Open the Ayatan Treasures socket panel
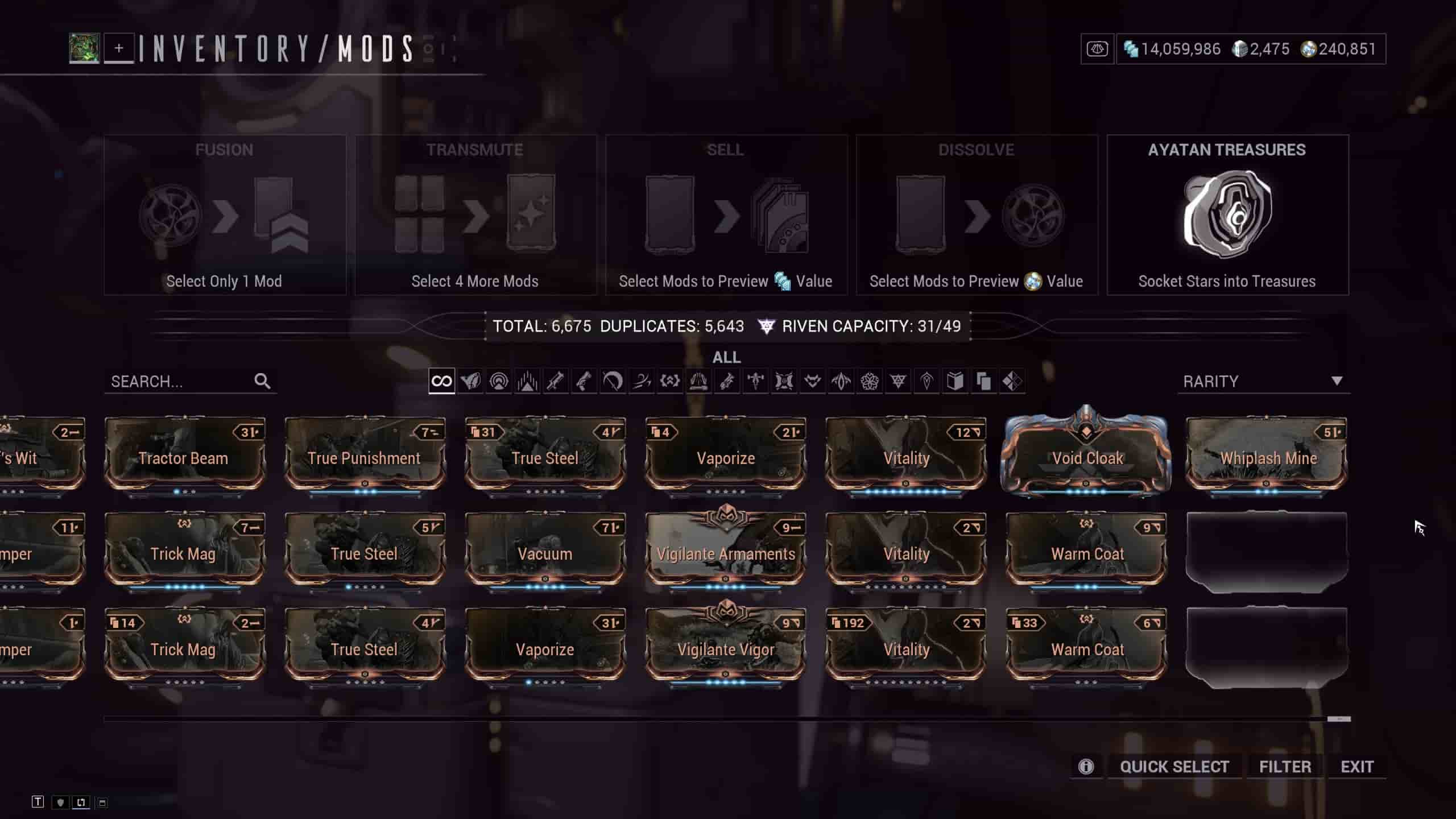 tap(1227, 216)
